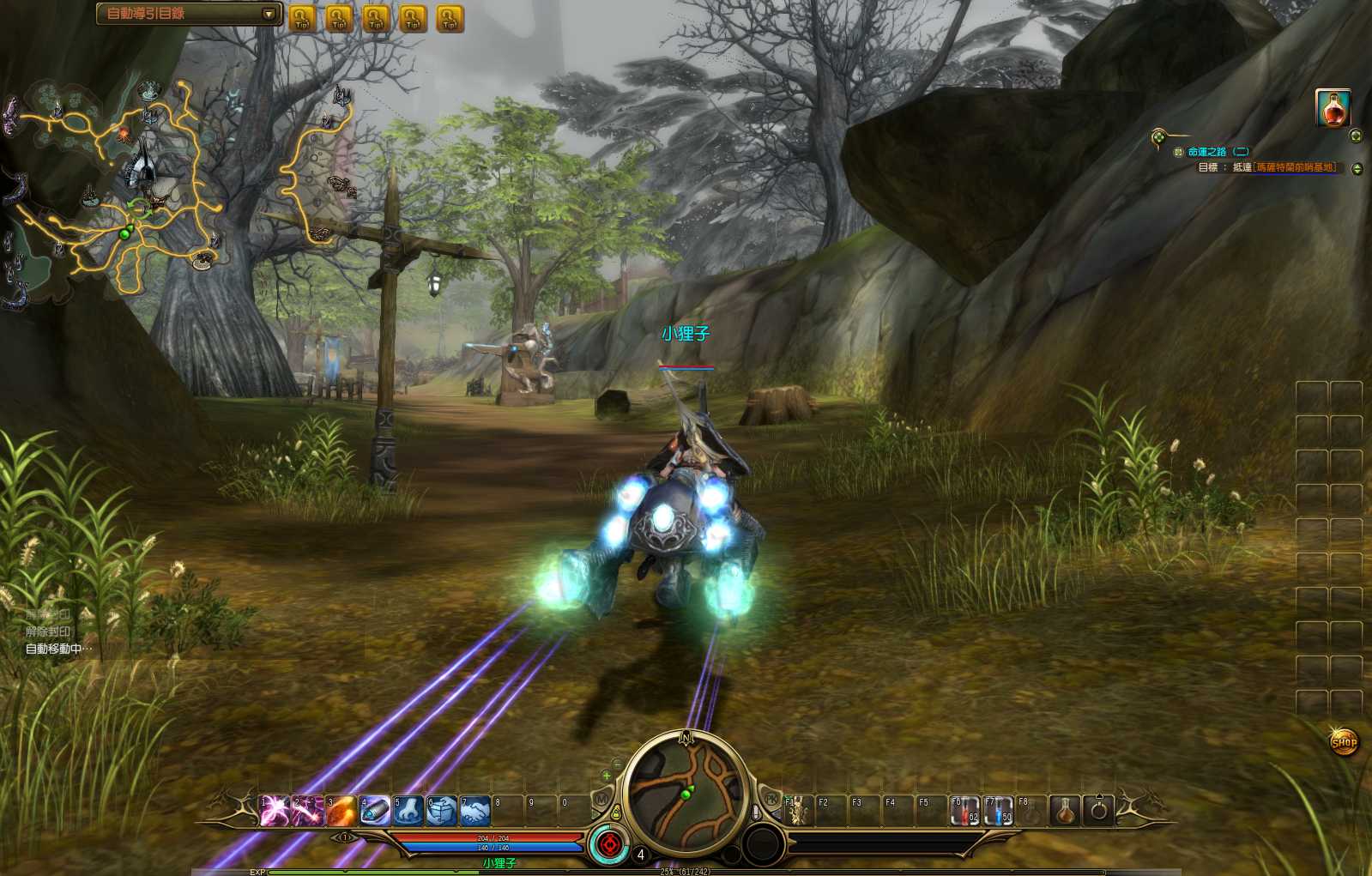The width and height of the screenshot is (1372, 876).
Task: Click the last yellow Tip! button
Action: click(450, 18)
